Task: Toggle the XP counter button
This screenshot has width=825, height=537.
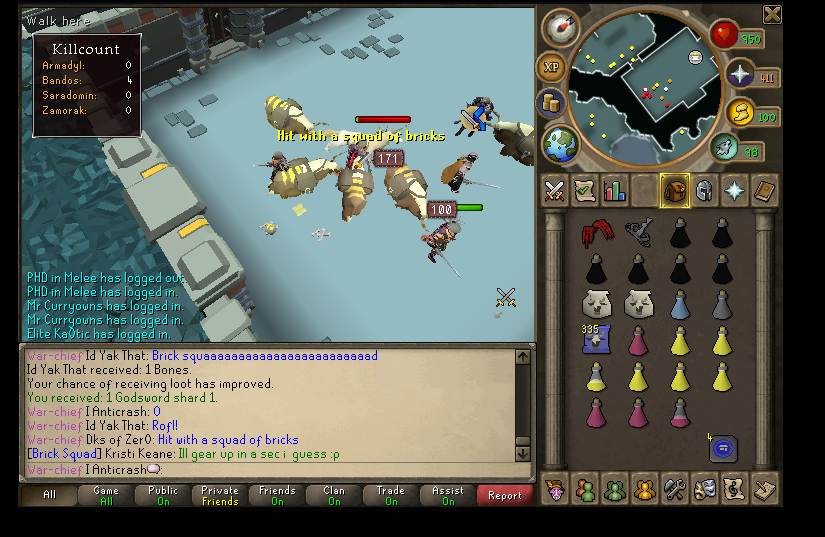Action: coord(551,67)
